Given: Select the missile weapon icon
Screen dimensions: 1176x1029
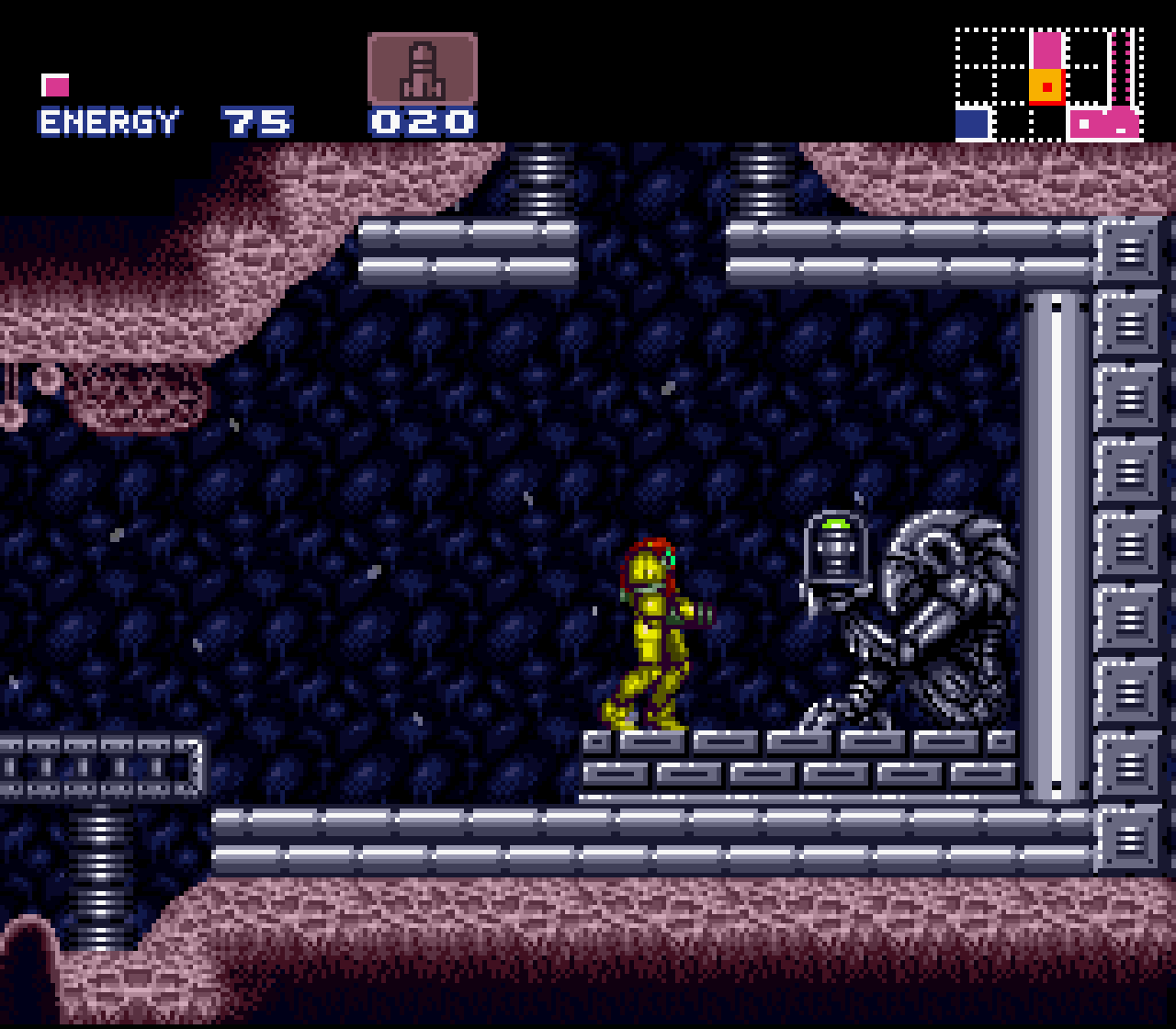Looking at the screenshot, I should [422, 70].
